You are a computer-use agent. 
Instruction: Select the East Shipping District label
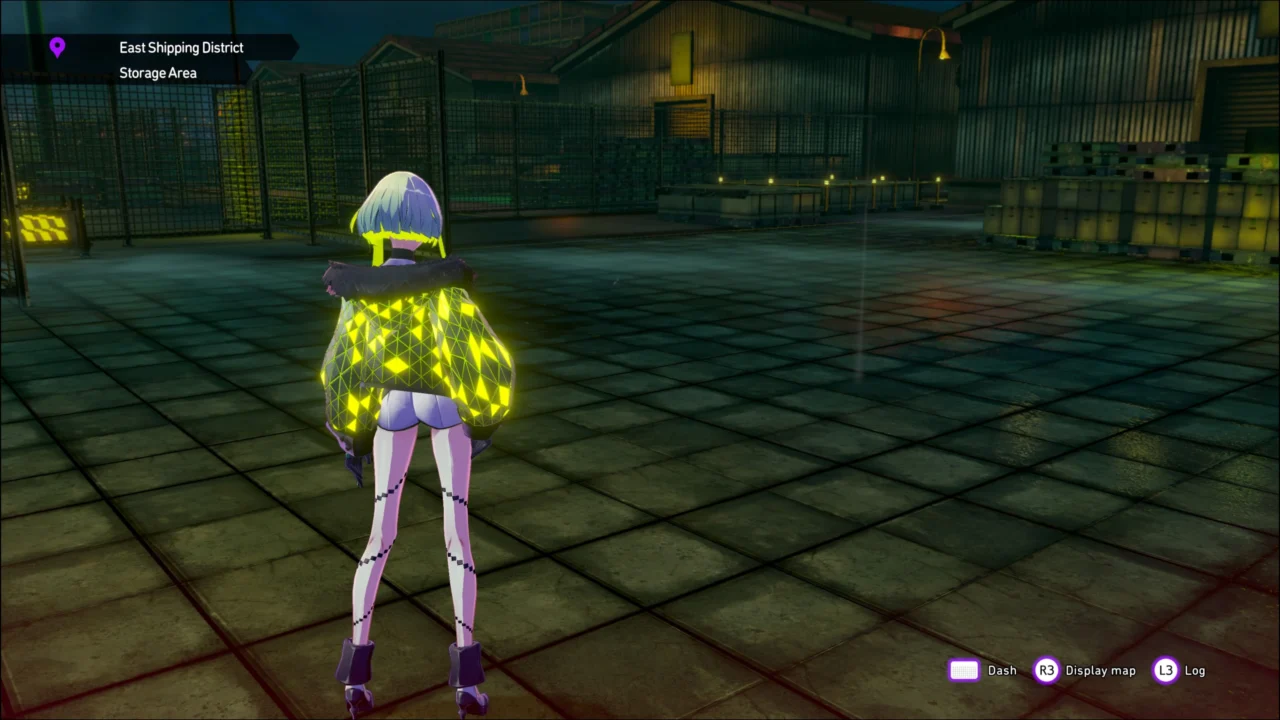181,47
